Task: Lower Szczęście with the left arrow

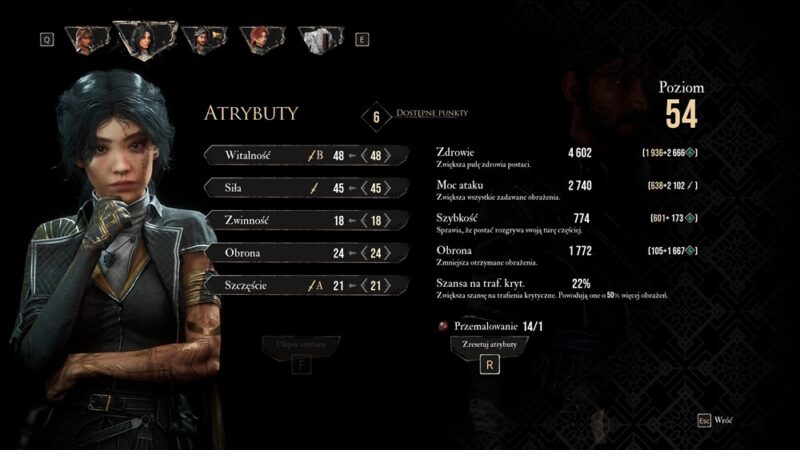Action: pyautogui.click(x=361, y=286)
